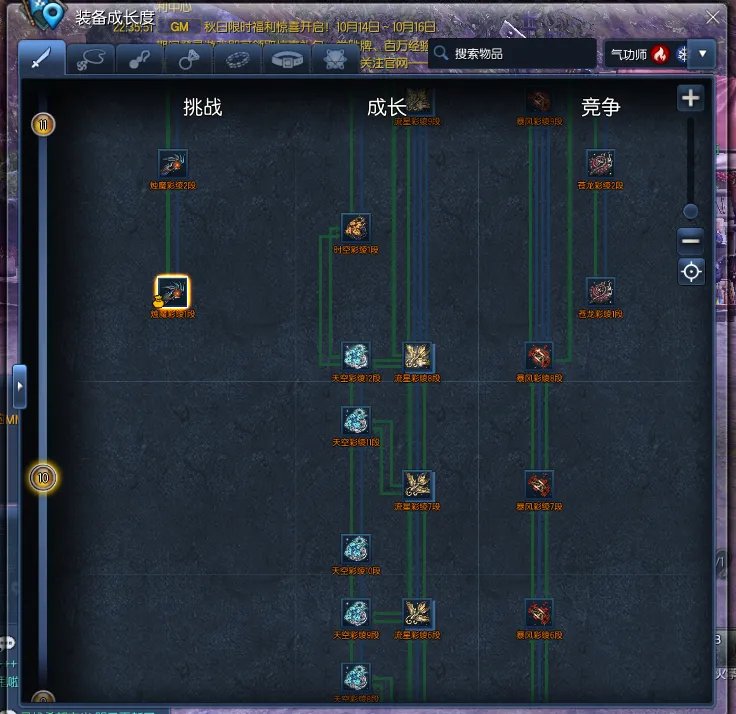Switch to the sword weapon tab
This screenshot has height=714, width=736.
click(x=41, y=59)
